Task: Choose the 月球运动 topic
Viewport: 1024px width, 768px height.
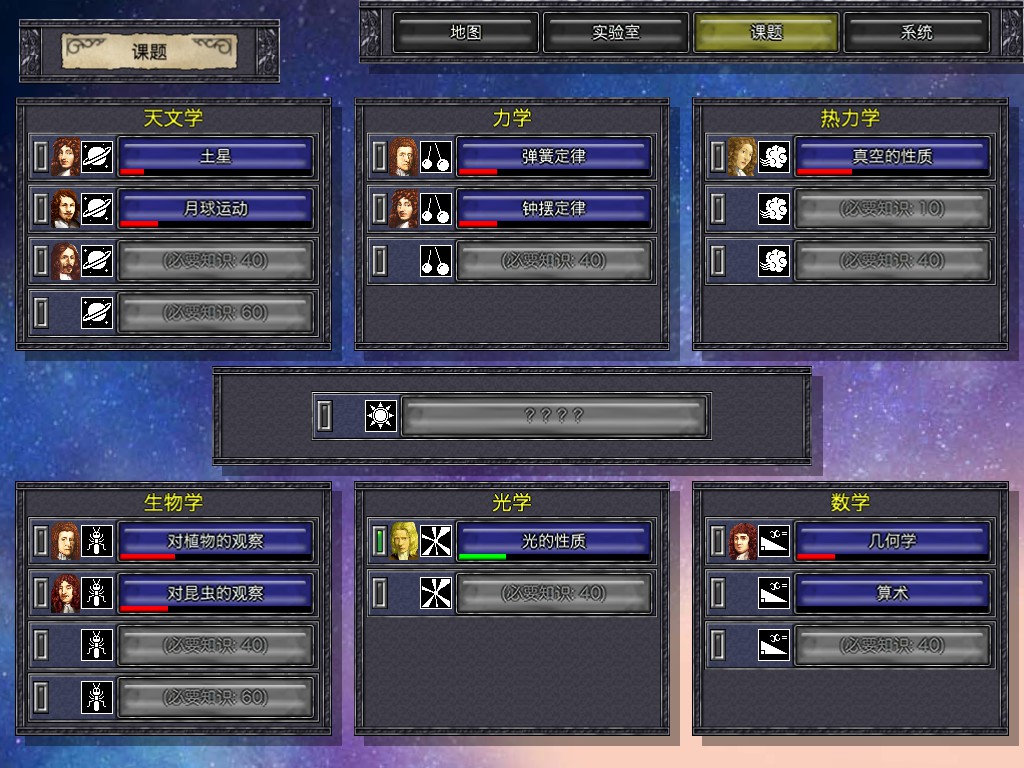Action: pos(215,208)
